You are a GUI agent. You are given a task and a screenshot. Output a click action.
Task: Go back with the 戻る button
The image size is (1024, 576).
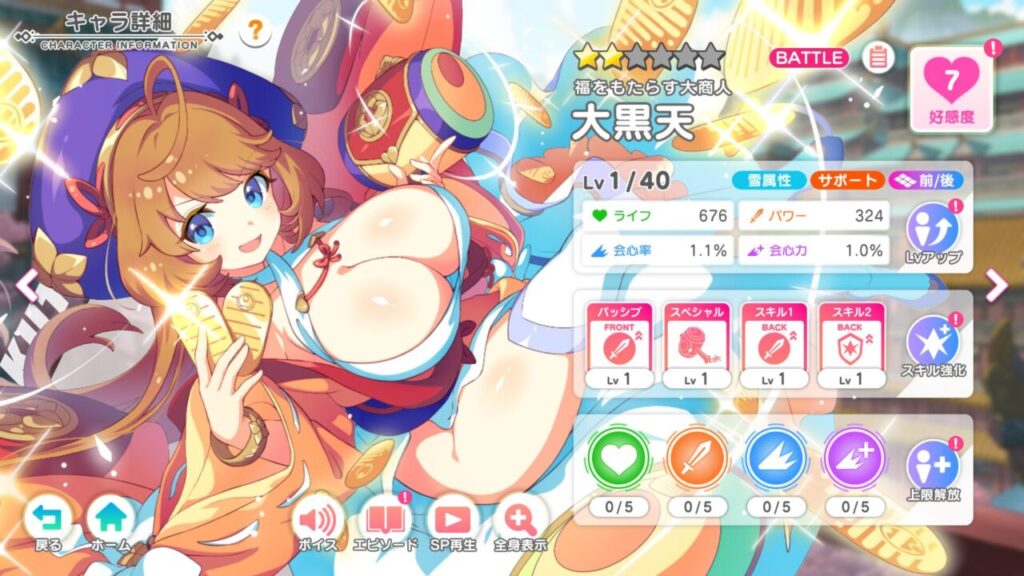[46, 523]
